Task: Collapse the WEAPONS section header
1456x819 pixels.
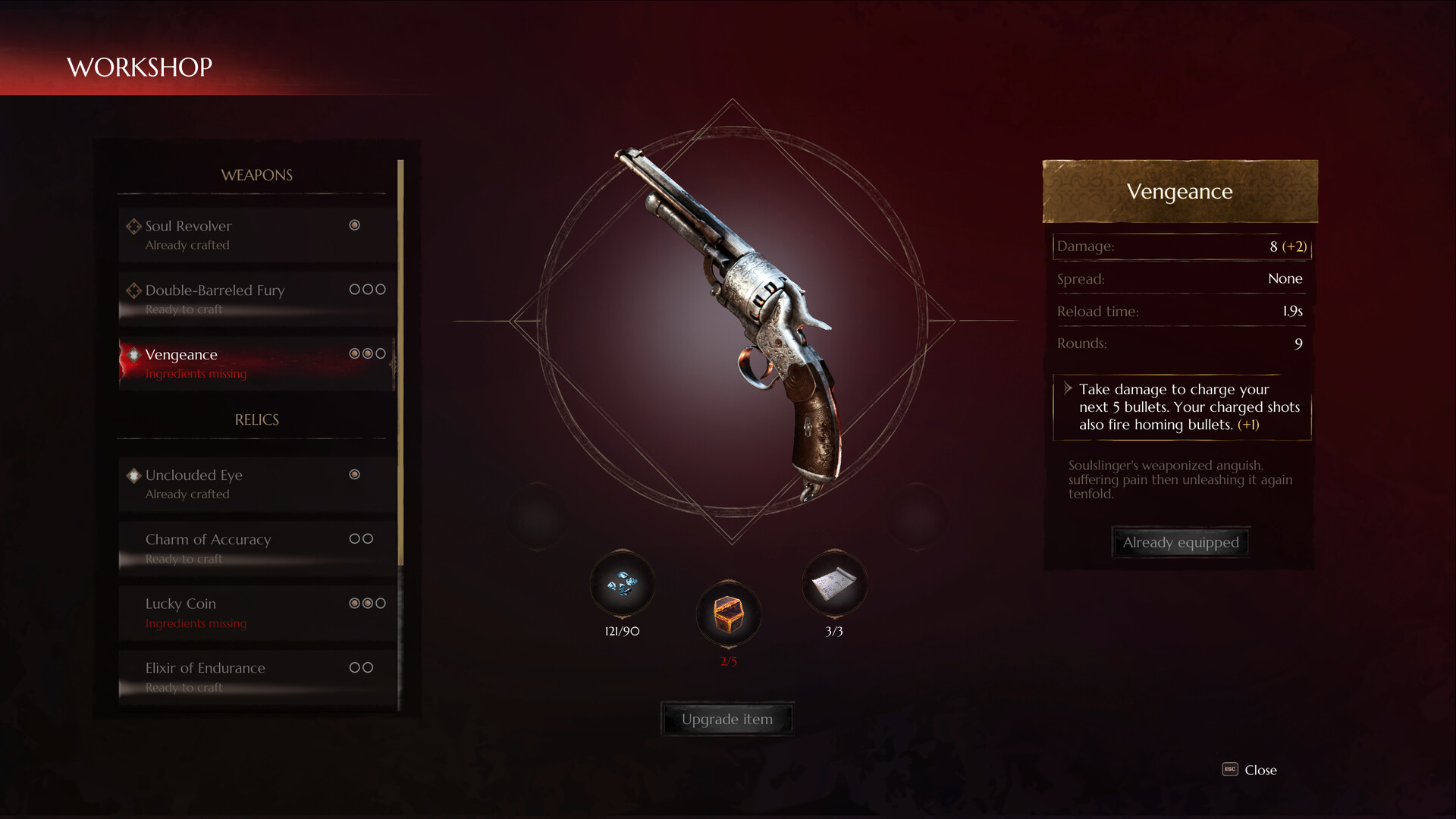Action: 256,175
